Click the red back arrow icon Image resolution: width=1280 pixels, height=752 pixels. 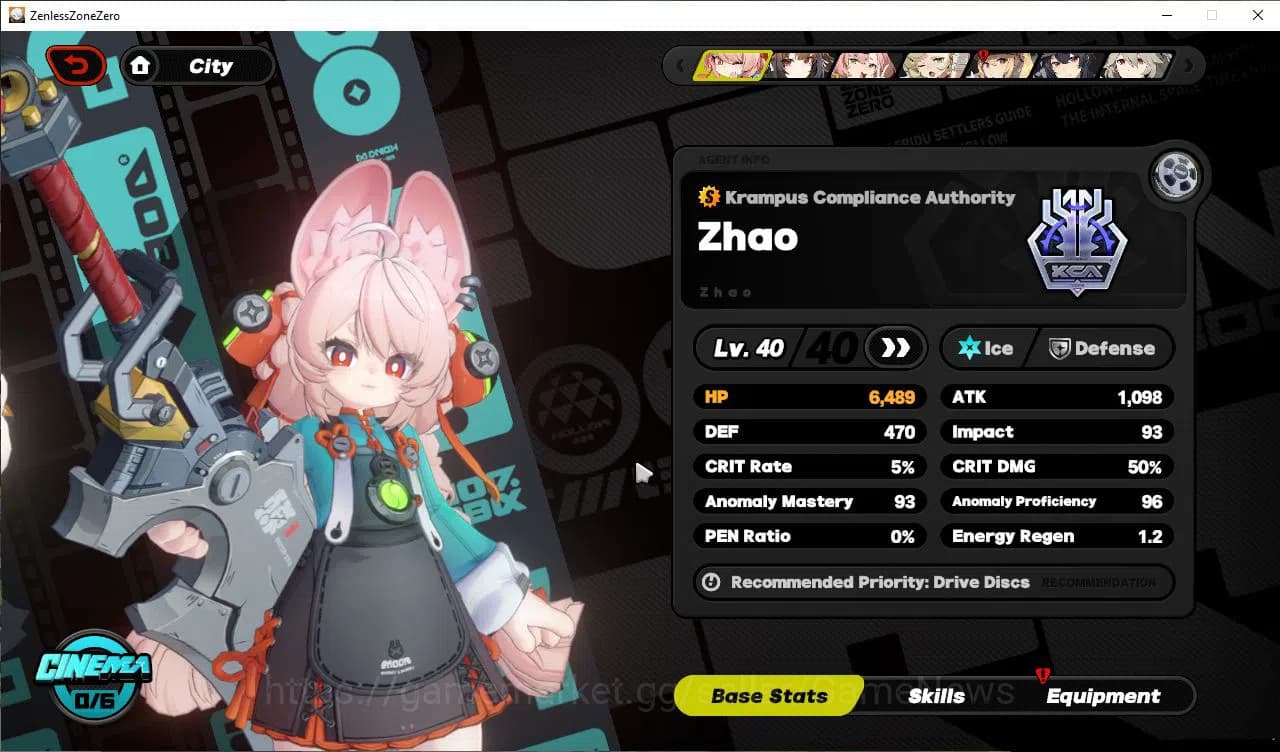(76, 64)
